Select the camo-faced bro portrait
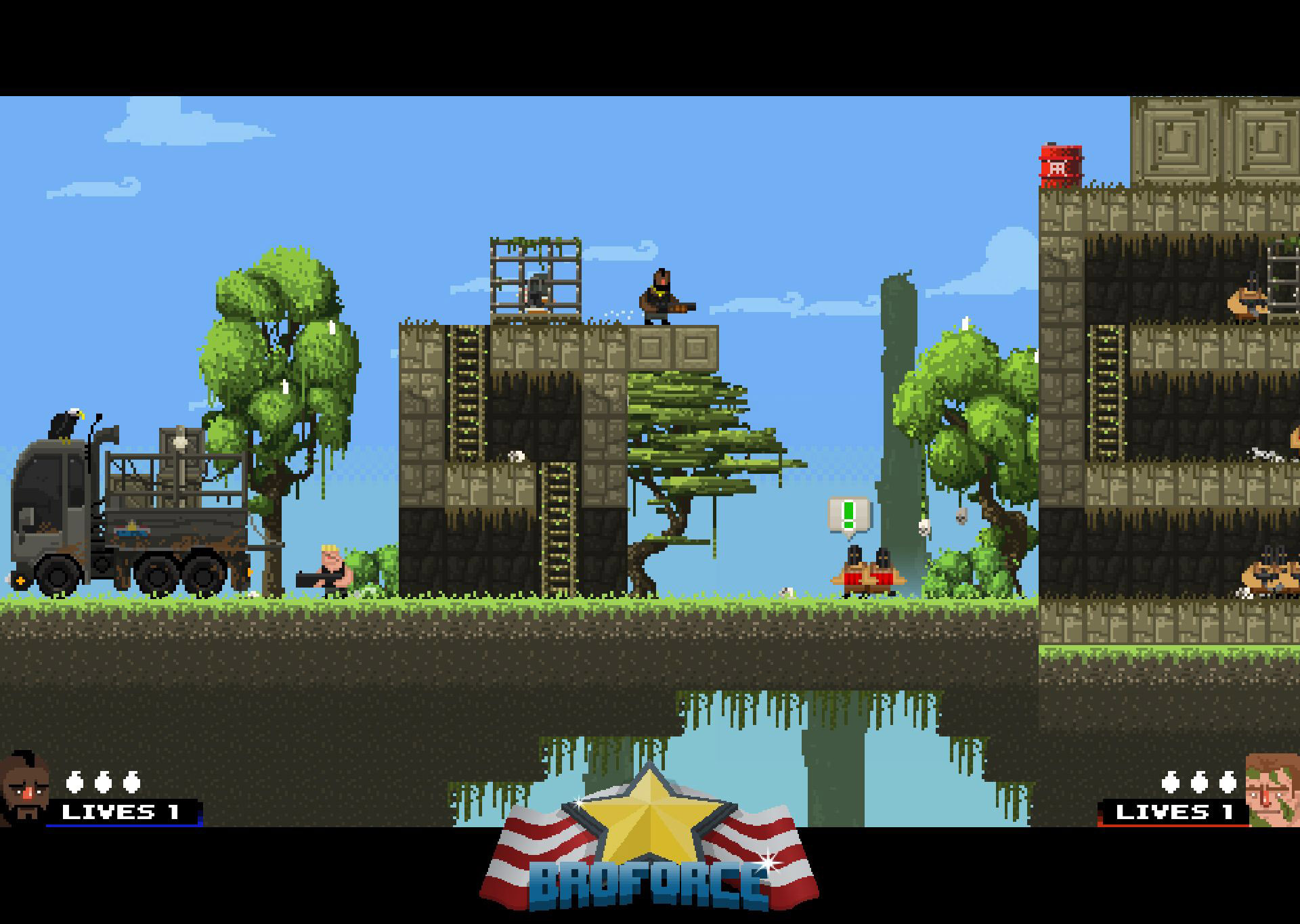Screen dimensions: 1300x924 [x=1272, y=790]
